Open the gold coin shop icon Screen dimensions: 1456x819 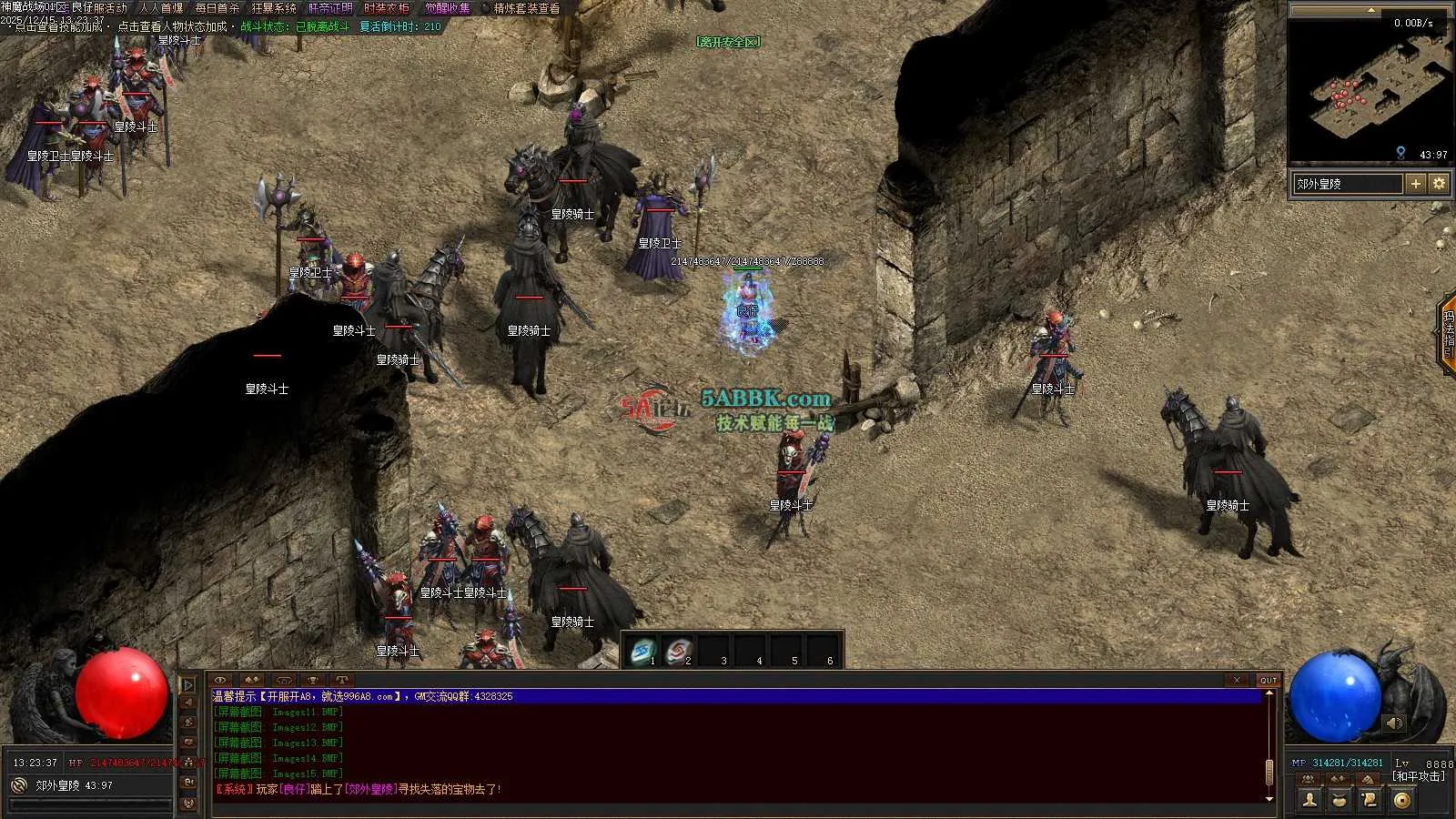(1401, 800)
